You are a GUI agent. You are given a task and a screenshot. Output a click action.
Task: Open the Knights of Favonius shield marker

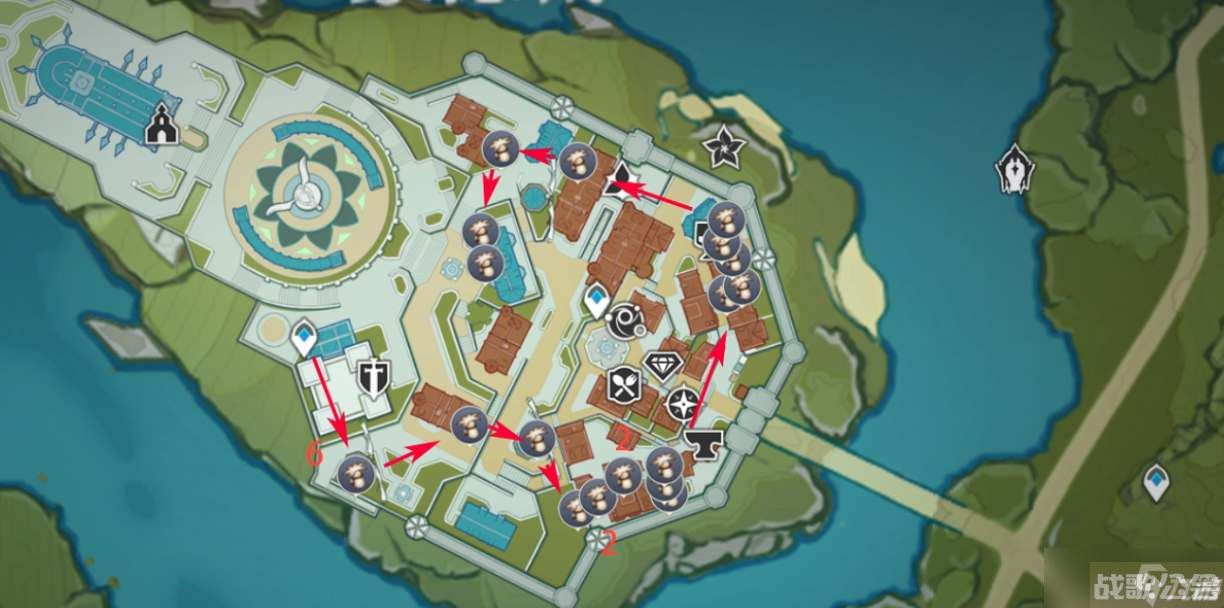(373, 375)
